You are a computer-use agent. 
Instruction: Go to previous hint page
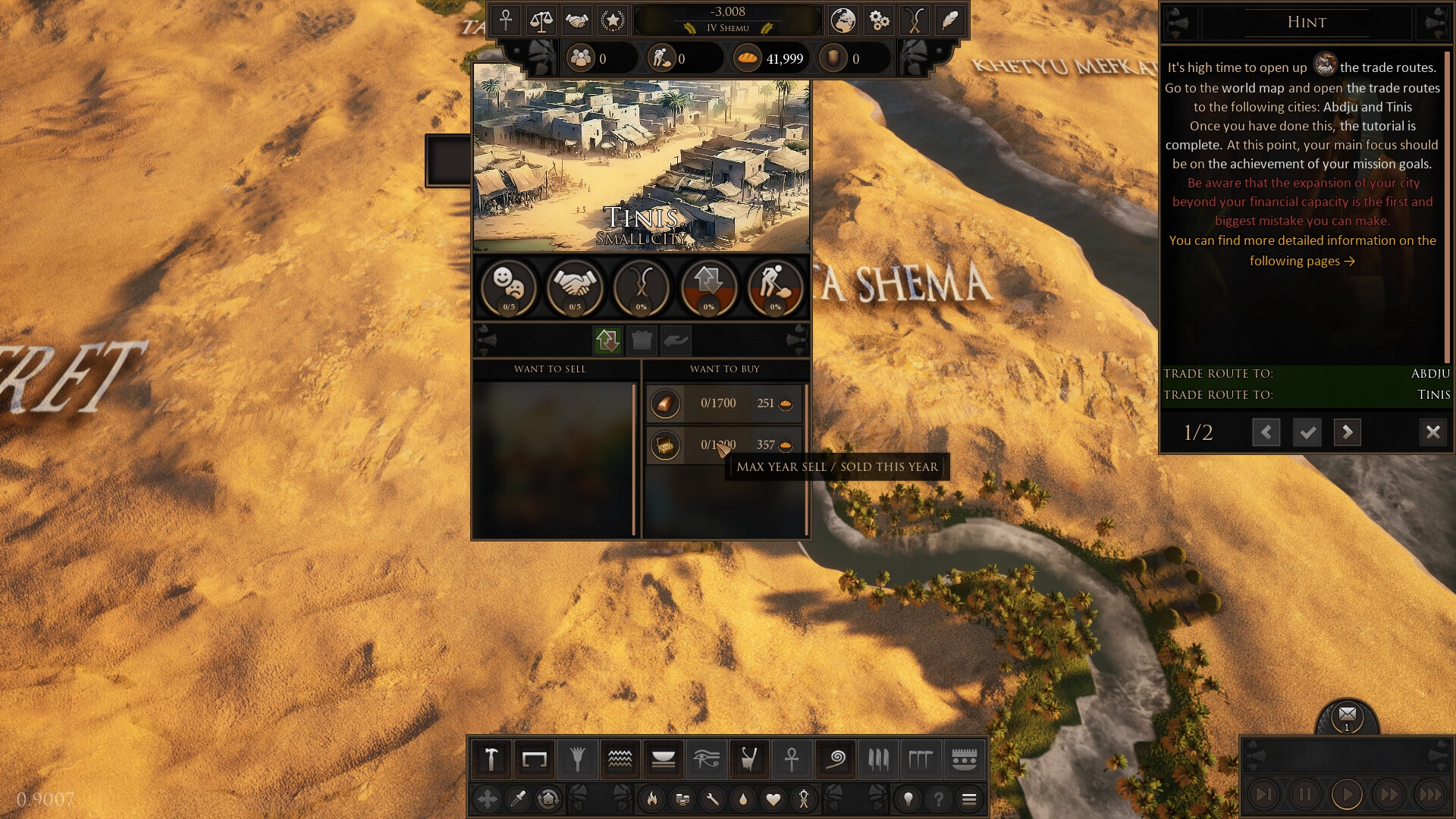tap(1266, 432)
